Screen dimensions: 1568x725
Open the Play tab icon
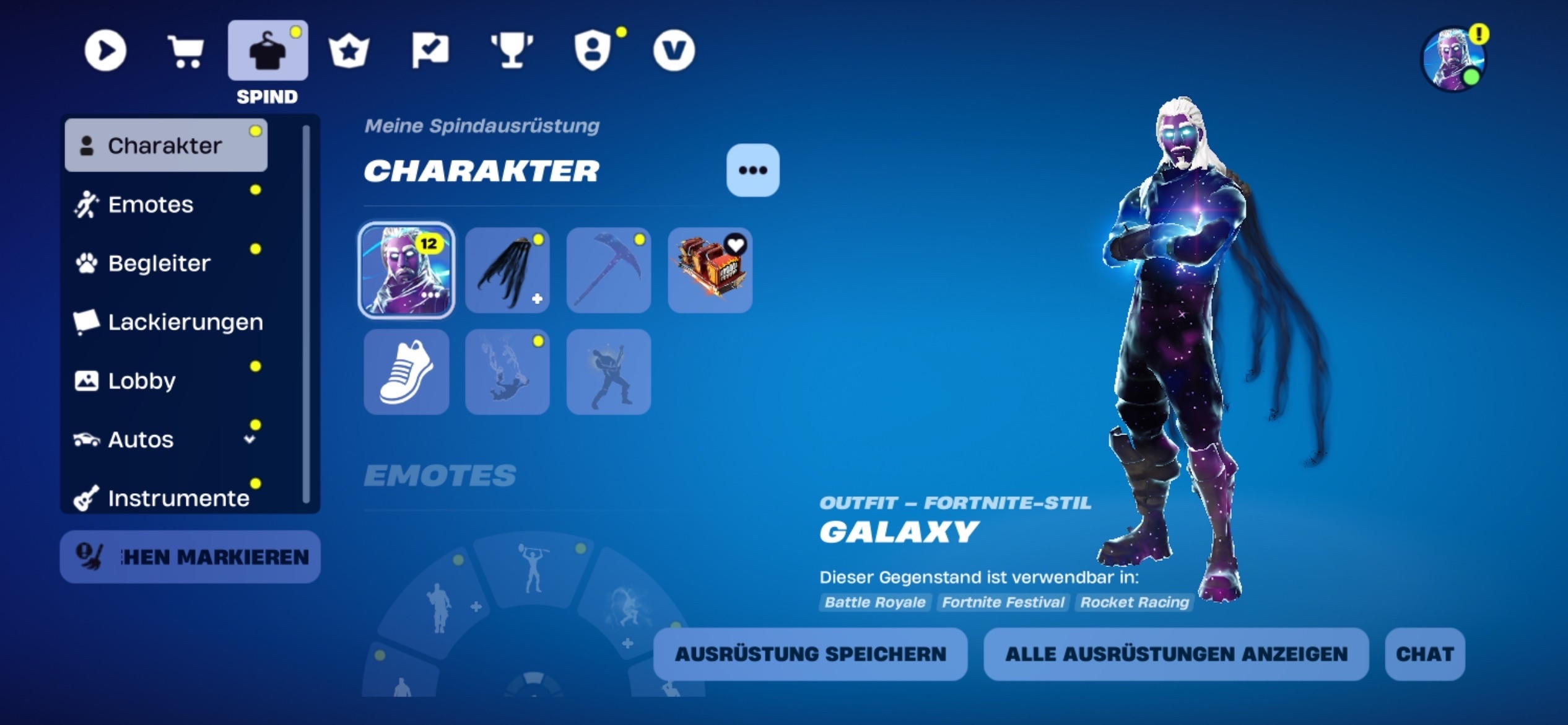coord(105,50)
